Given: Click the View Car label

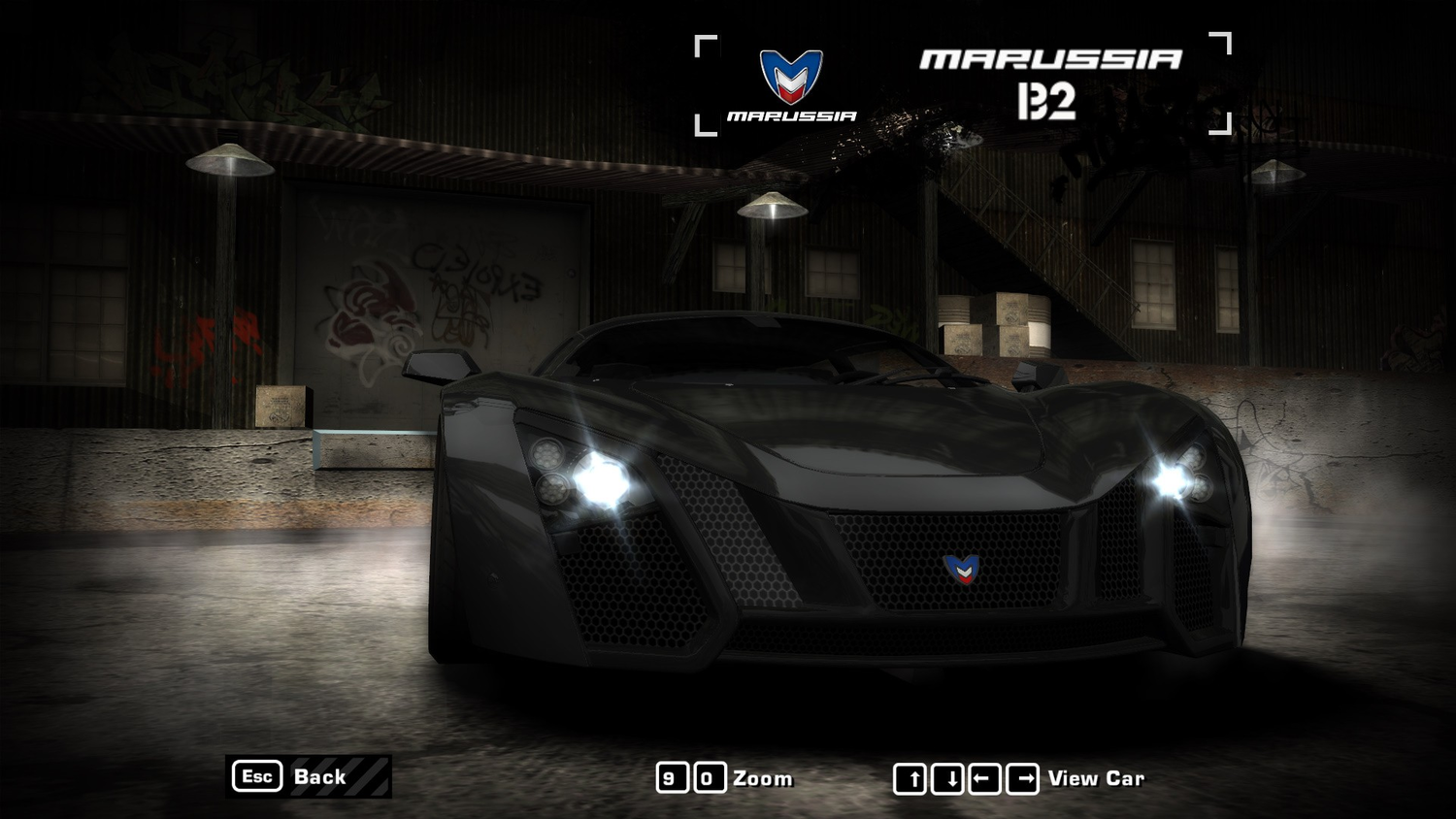Looking at the screenshot, I should 1095,777.
